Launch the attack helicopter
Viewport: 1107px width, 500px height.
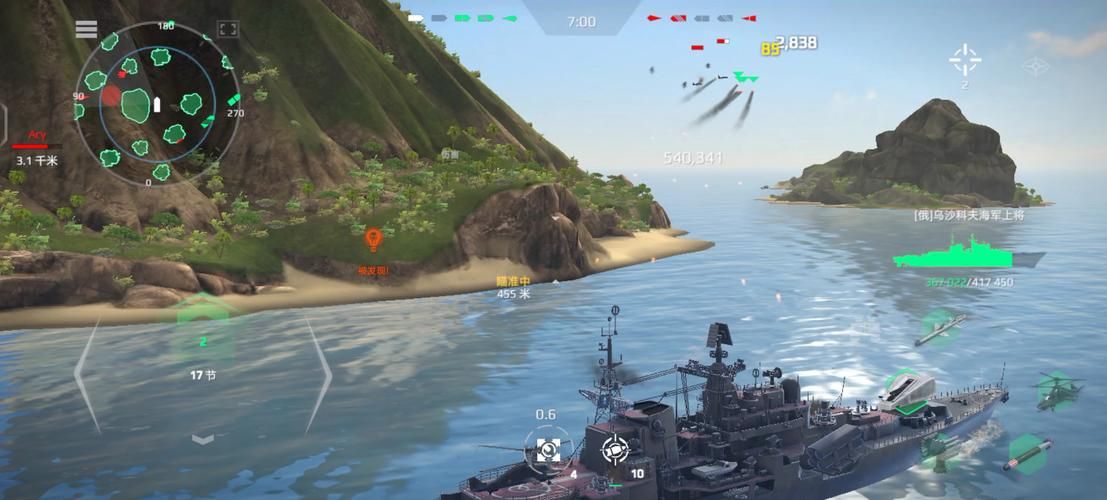tap(1056, 389)
